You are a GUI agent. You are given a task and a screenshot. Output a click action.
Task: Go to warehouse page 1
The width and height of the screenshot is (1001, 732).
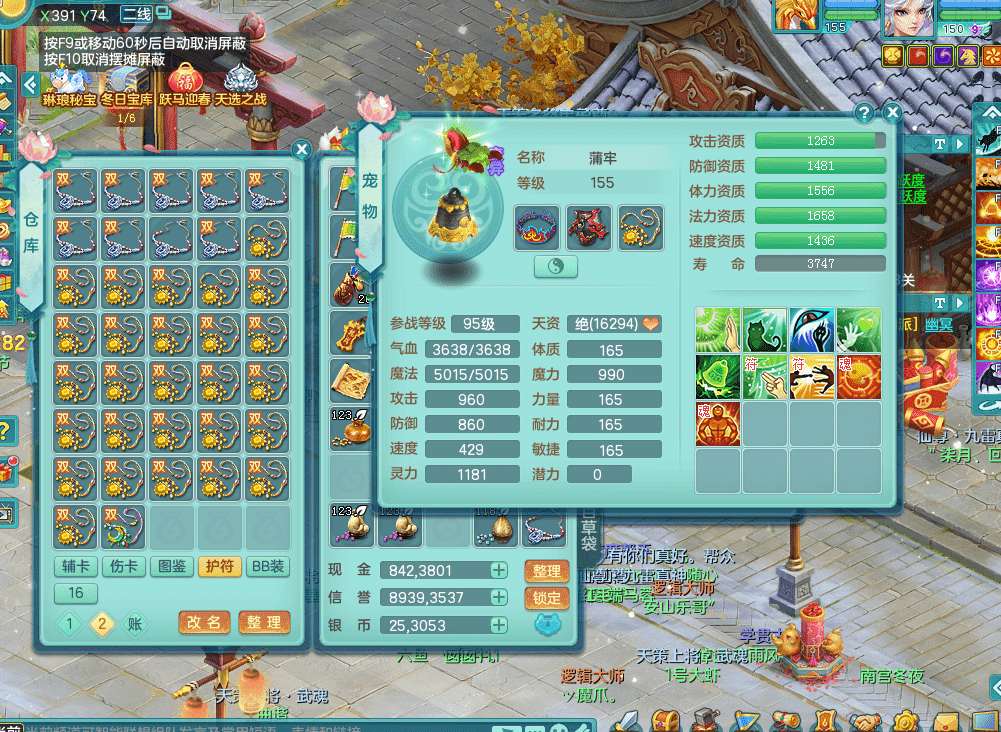[69, 625]
